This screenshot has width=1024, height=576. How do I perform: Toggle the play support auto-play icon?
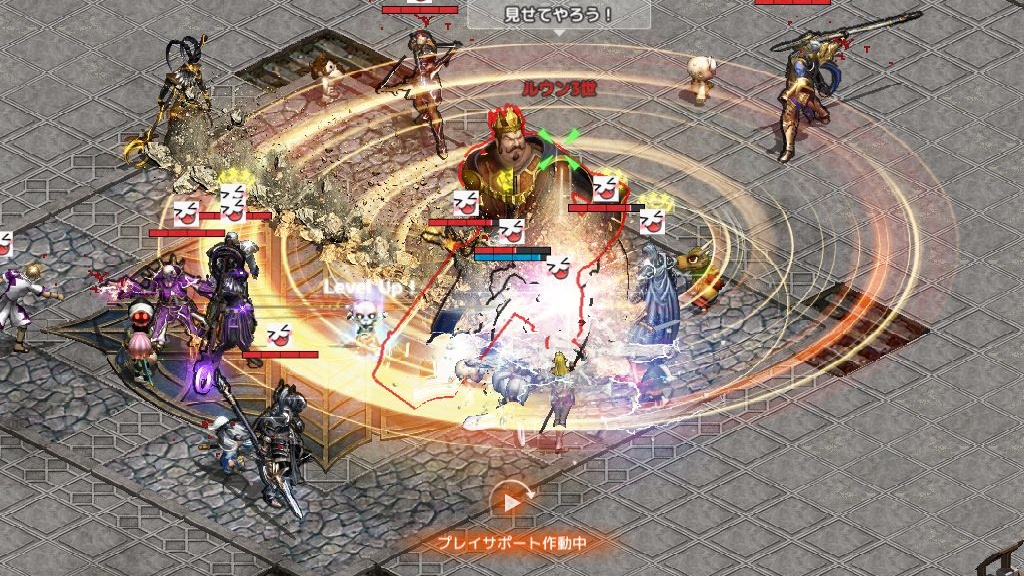512,502
